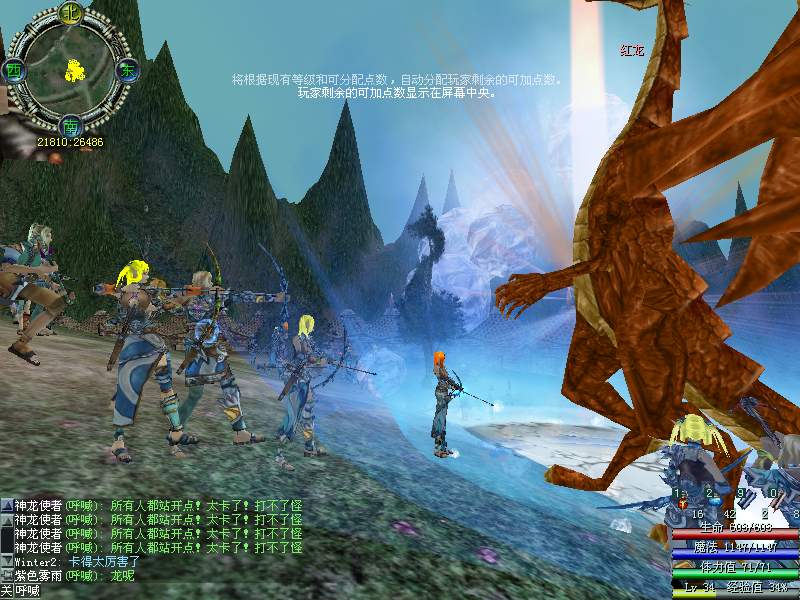The image size is (800, 600).
Task: Use the red potion in quickslot 1
Action: click(682, 503)
